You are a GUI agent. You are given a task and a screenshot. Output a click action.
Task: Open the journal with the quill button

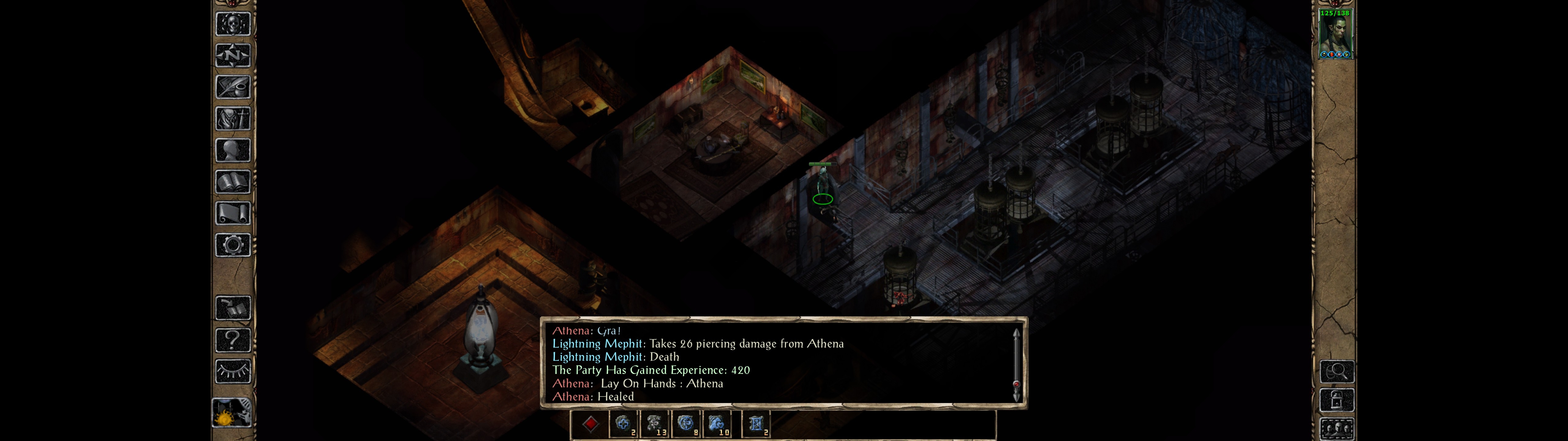(232, 87)
